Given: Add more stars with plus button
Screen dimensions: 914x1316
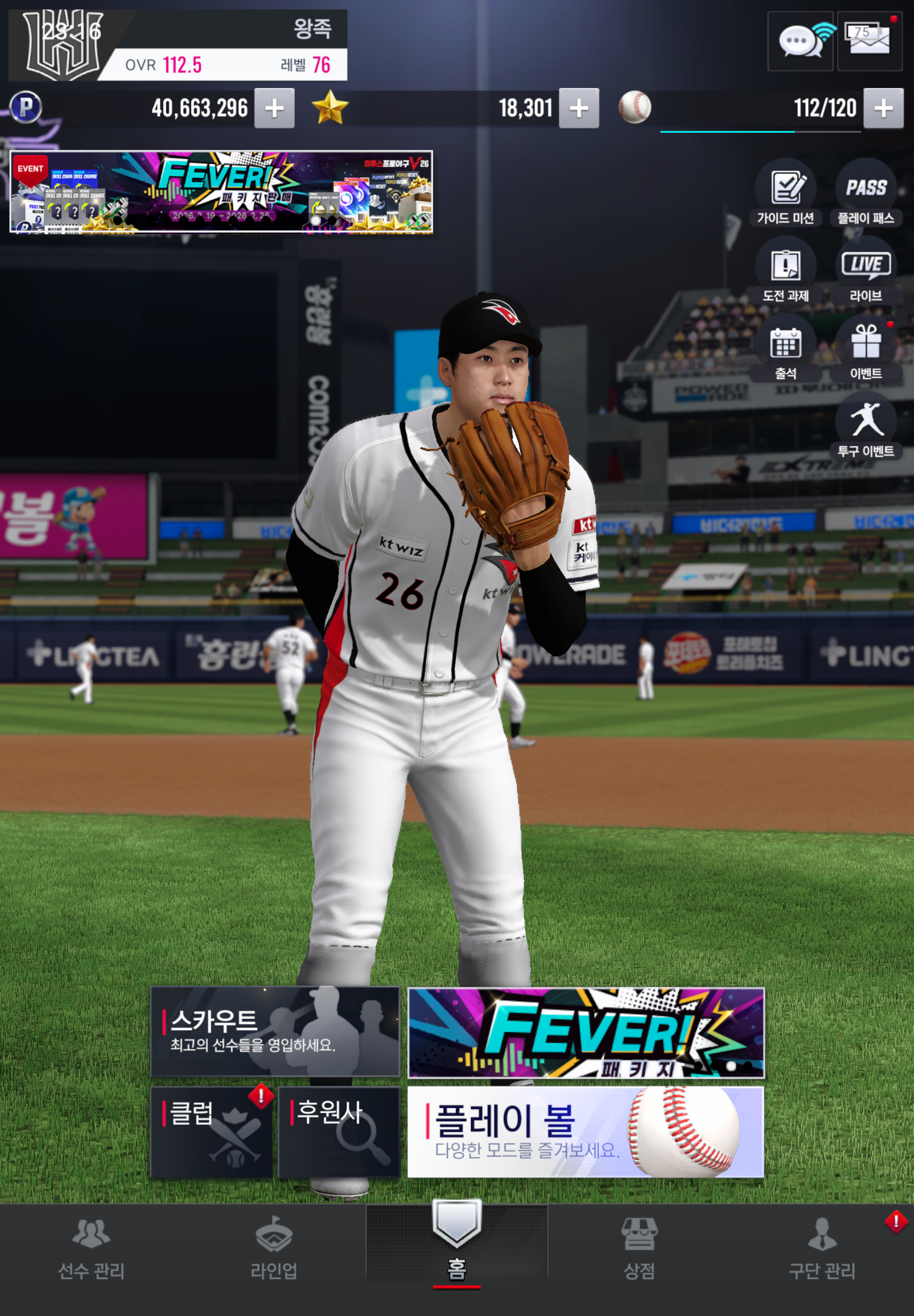Looking at the screenshot, I should tap(579, 108).
